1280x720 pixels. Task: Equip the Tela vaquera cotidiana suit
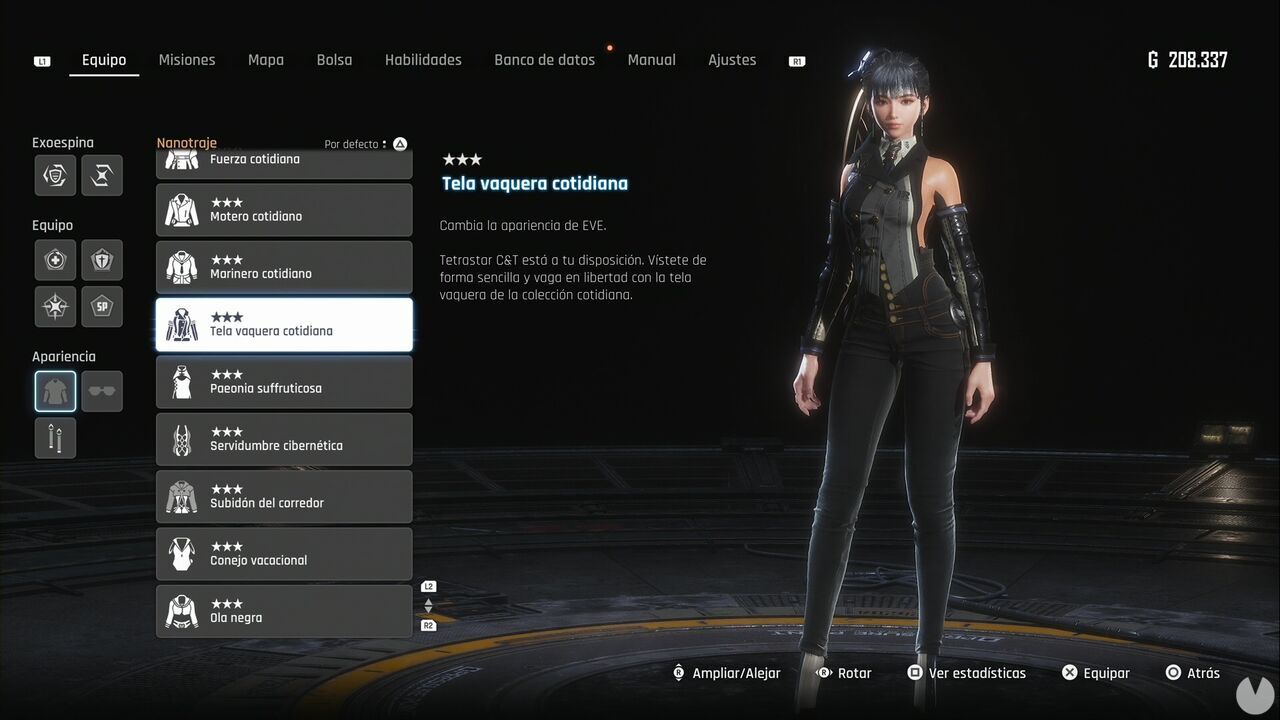click(1096, 672)
